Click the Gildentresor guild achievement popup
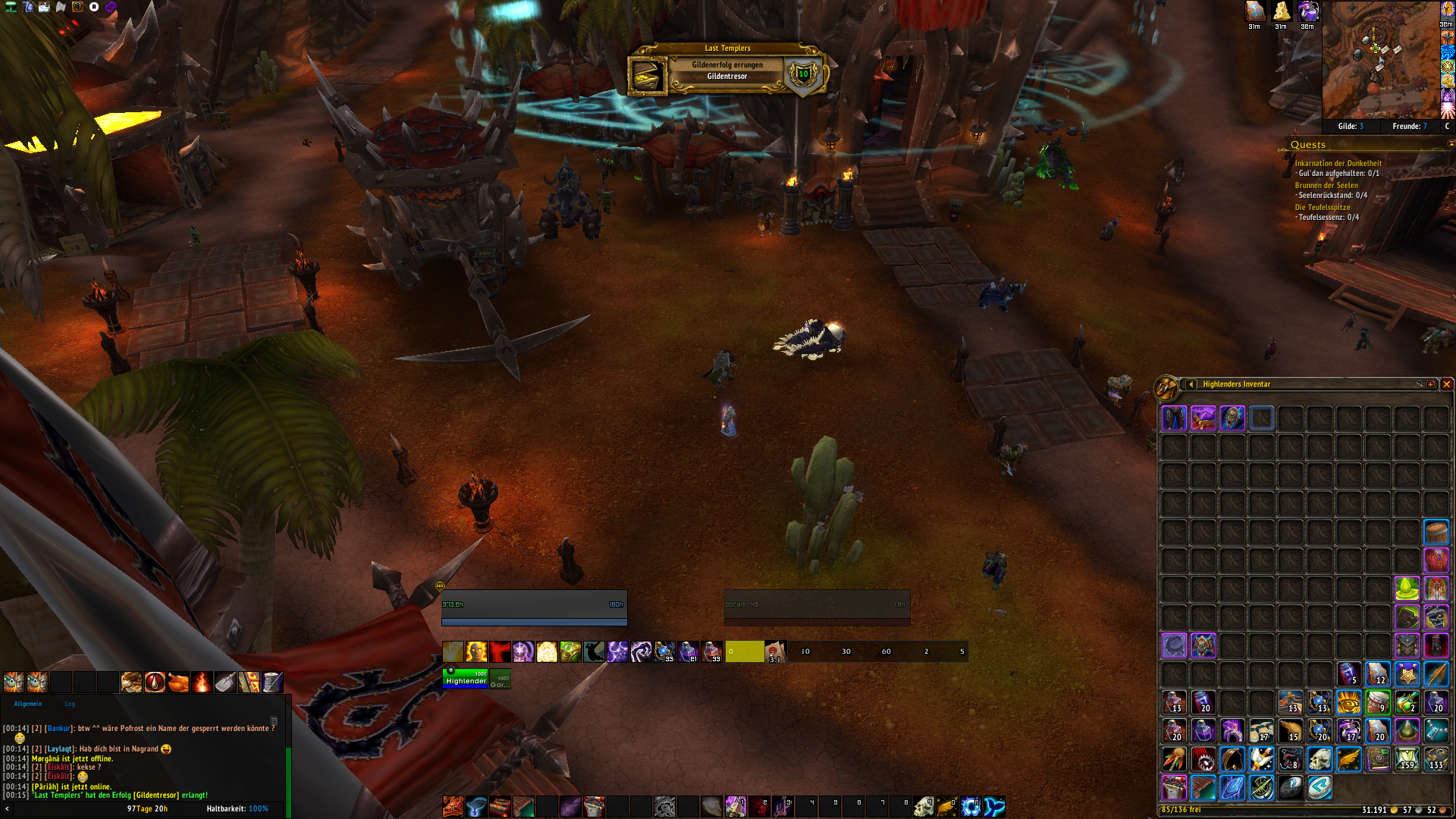Viewport: 1456px width, 819px height. [726, 71]
